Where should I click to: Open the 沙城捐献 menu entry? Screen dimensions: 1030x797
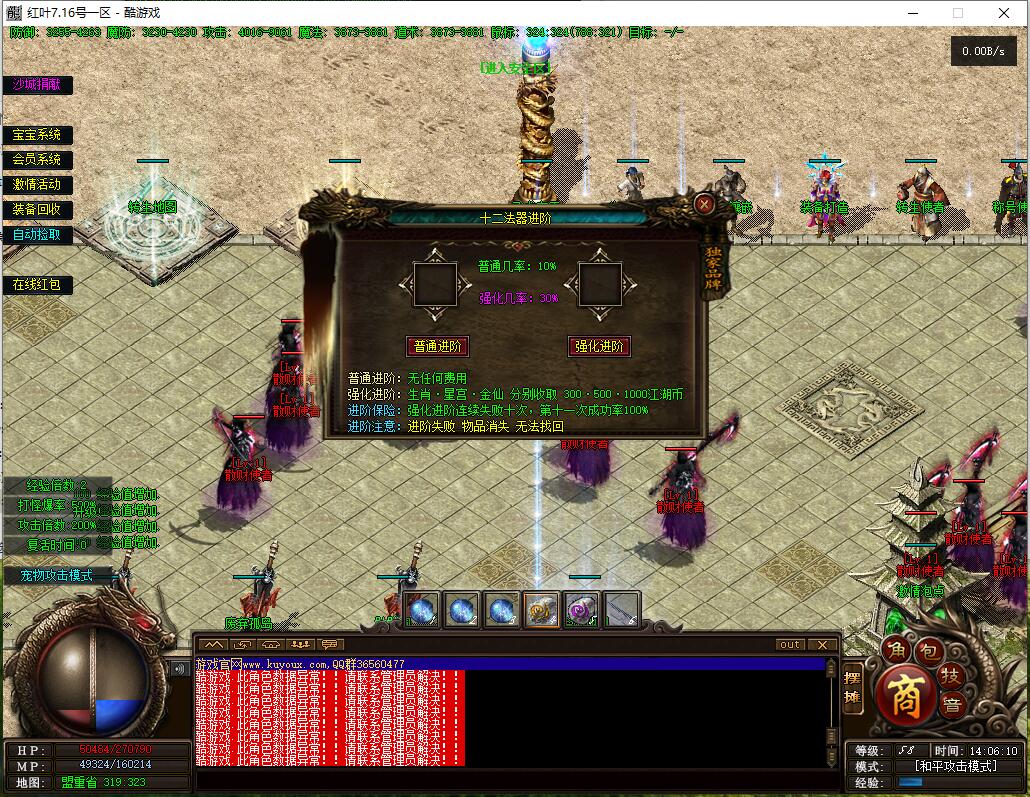[x=37, y=85]
